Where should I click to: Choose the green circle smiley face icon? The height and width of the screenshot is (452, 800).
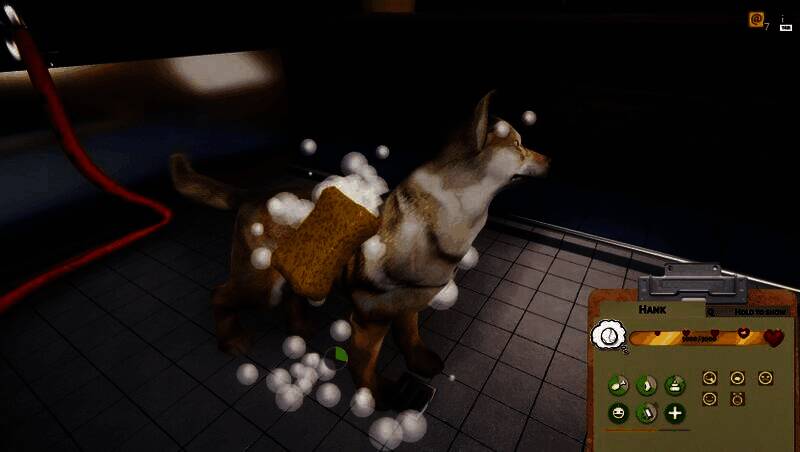pos(619,412)
